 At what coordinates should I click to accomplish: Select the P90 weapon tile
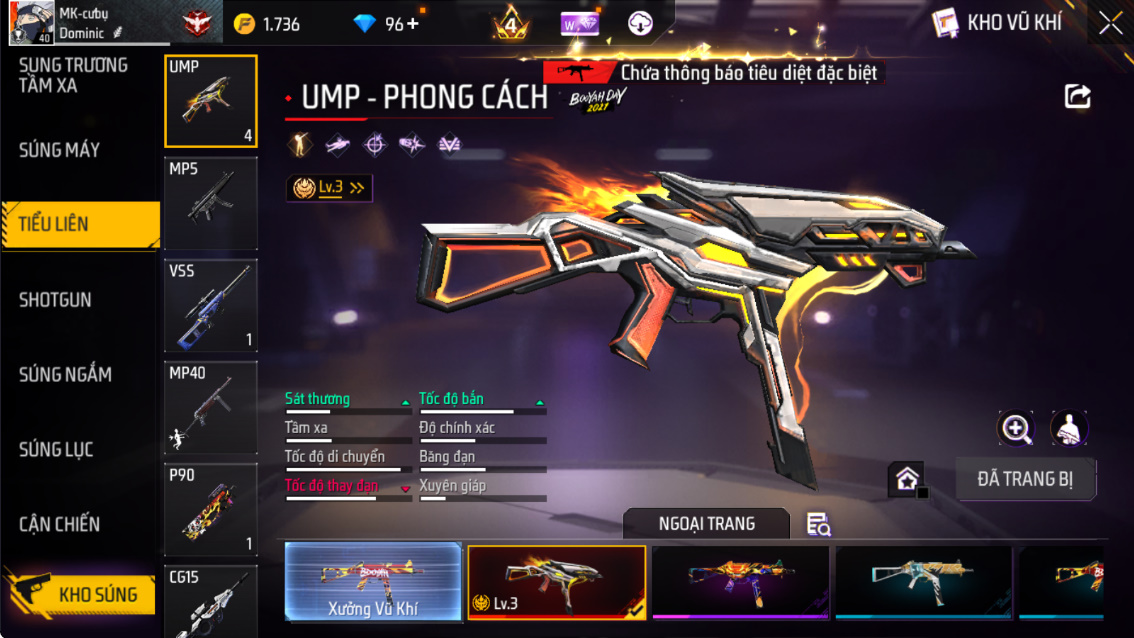click(x=211, y=510)
